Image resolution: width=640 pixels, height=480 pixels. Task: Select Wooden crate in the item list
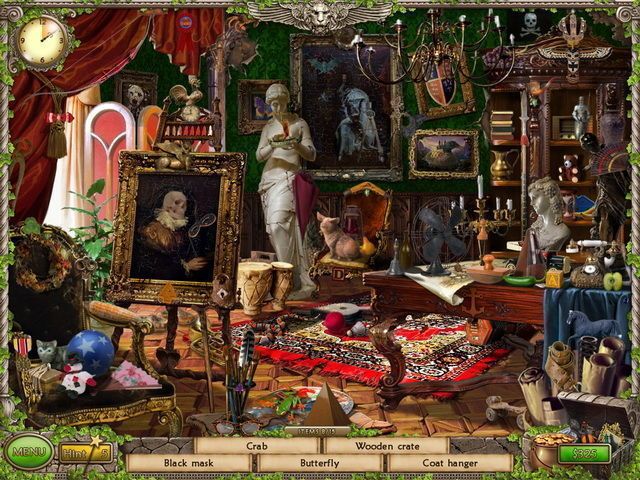385,446
